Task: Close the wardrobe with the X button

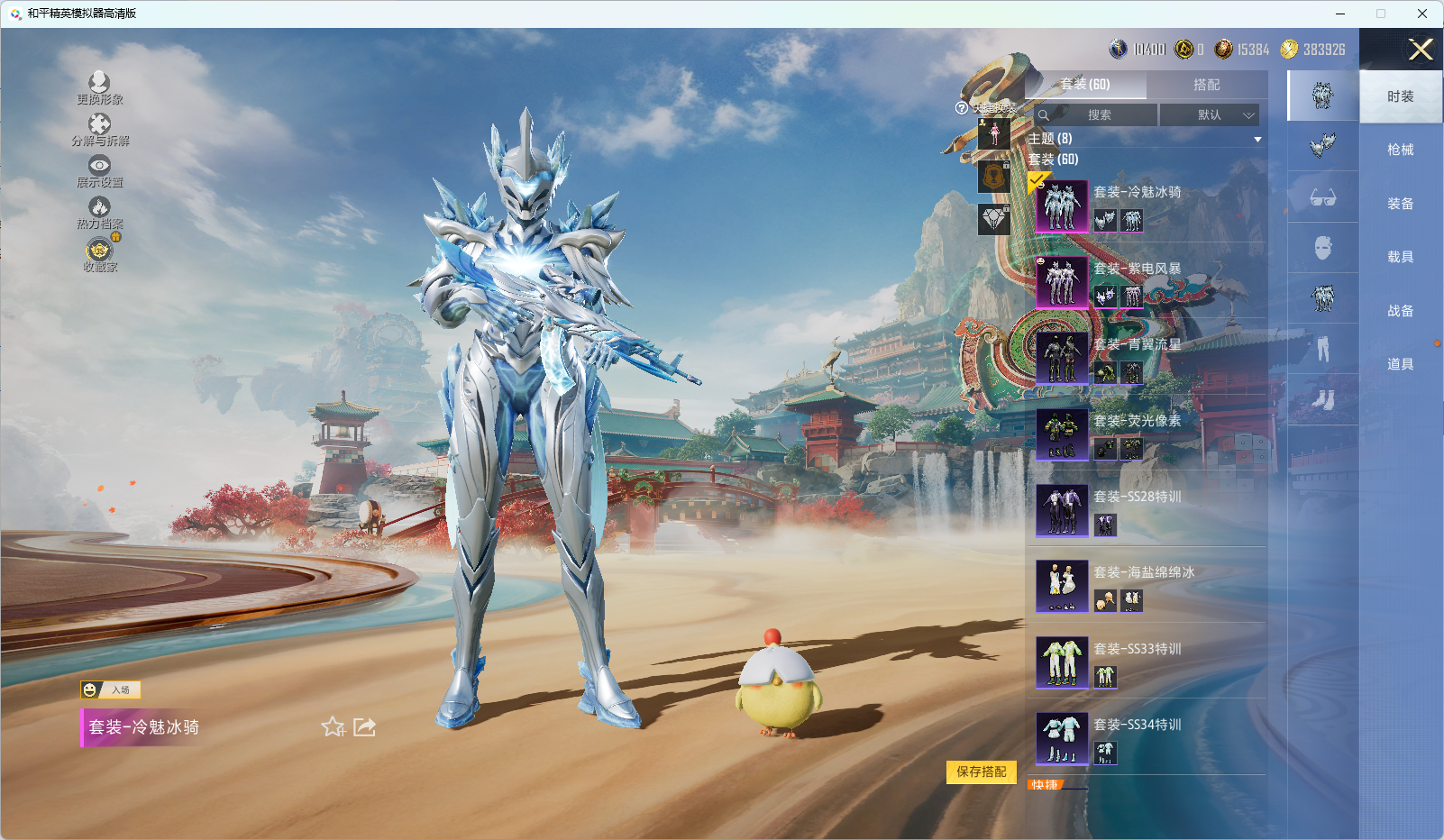Action: pos(1420,50)
